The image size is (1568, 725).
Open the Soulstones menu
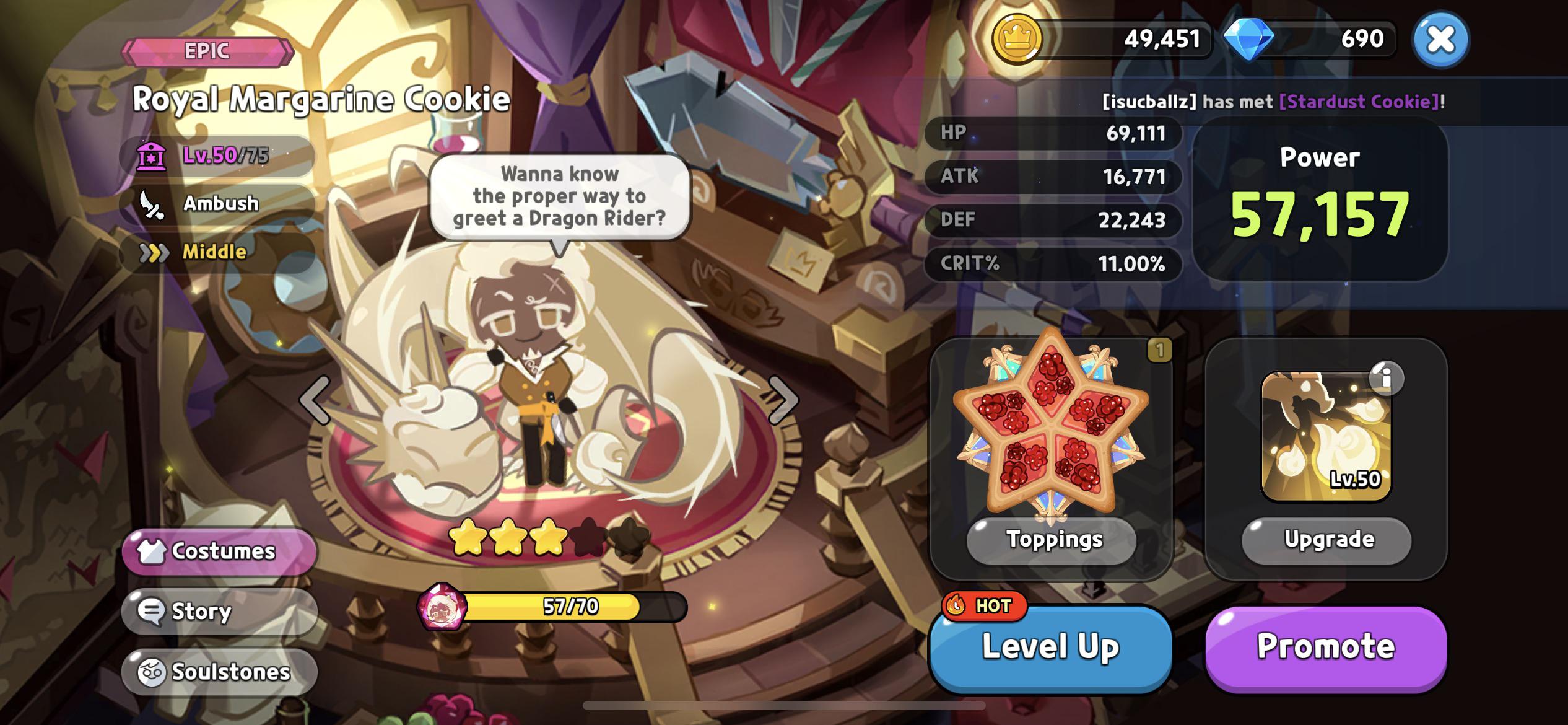pyautogui.click(x=219, y=672)
